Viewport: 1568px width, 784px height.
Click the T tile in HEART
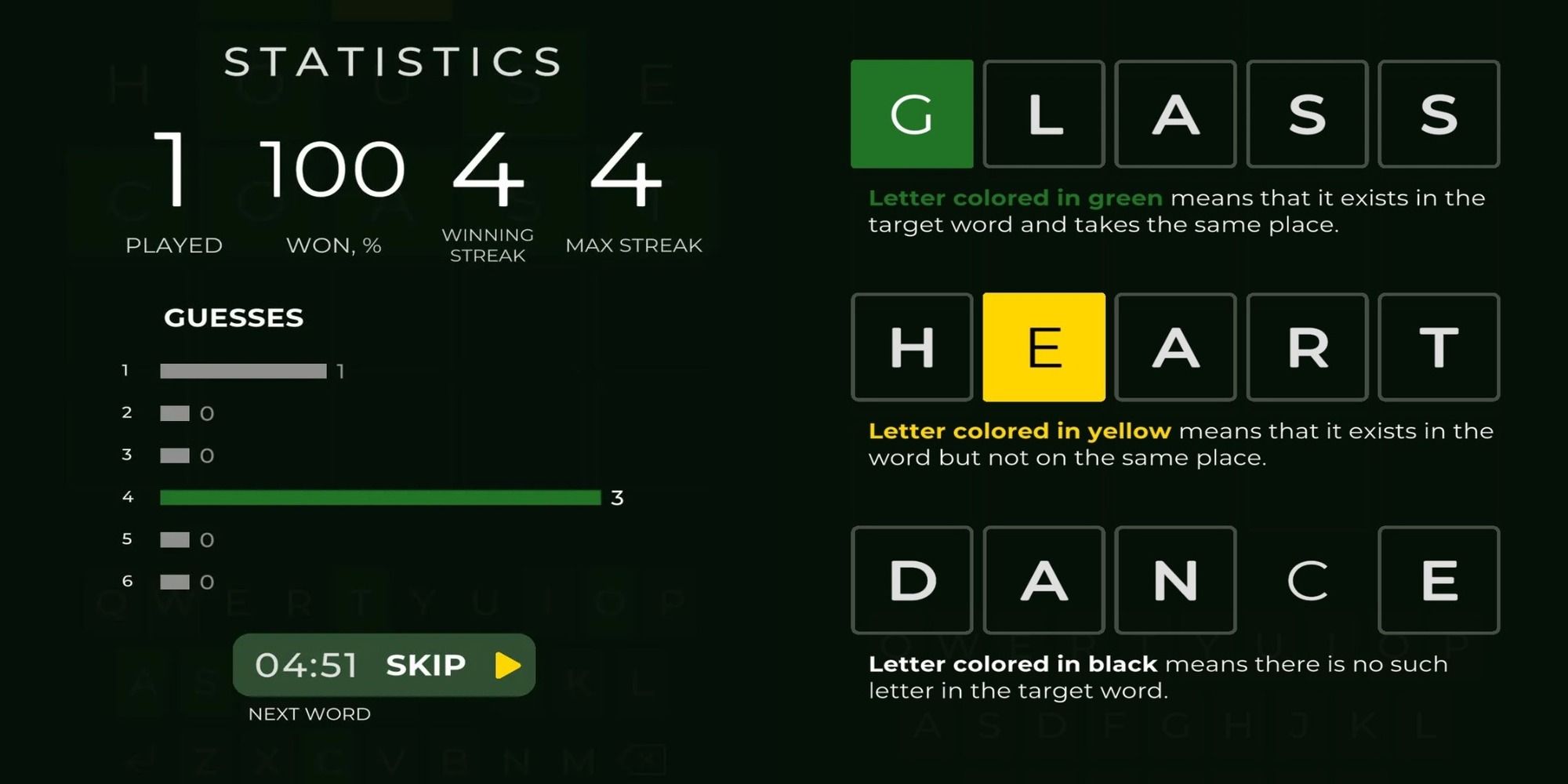pyautogui.click(x=1439, y=347)
